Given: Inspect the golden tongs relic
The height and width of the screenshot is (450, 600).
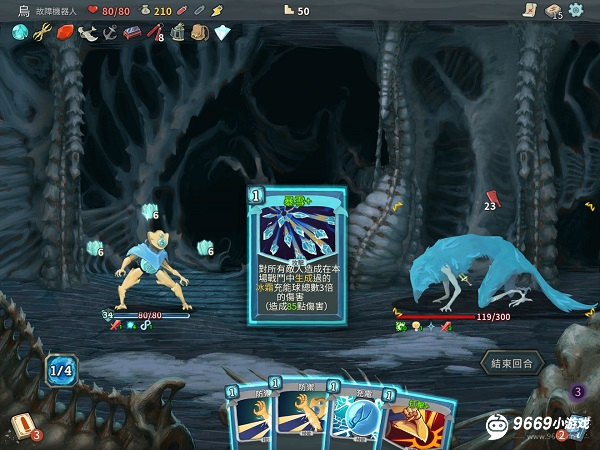Looking at the screenshot, I should point(42,32).
